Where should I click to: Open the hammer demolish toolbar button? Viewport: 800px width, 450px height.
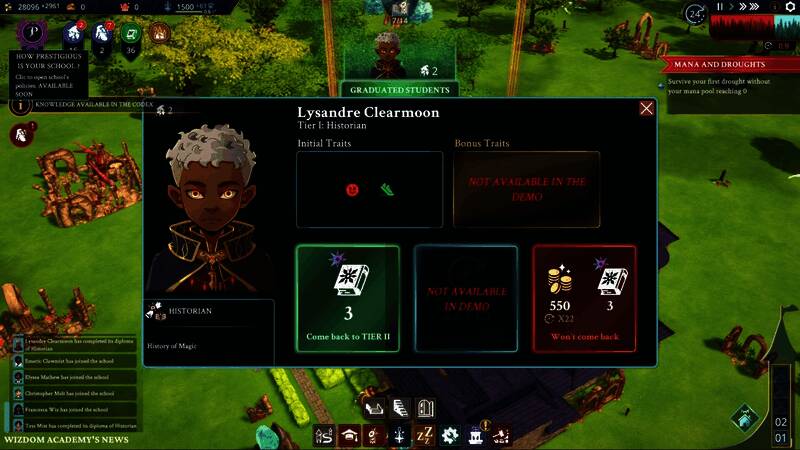(499, 436)
